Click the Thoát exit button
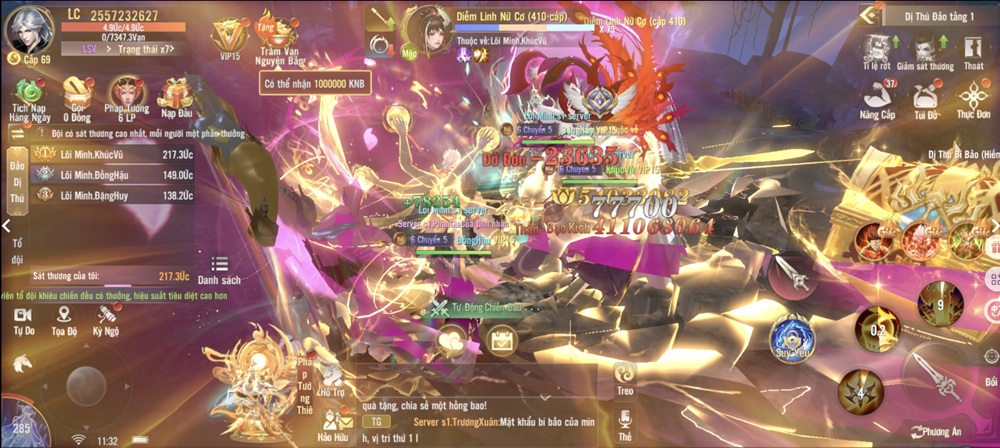Viewport: 1000px width, 448px height. click(x=973, y=50)
